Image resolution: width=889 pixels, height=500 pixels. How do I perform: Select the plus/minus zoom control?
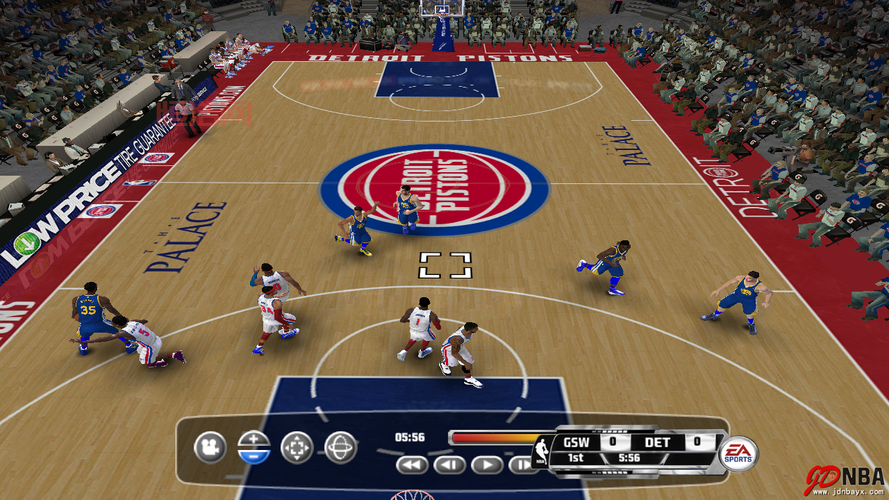254,447
